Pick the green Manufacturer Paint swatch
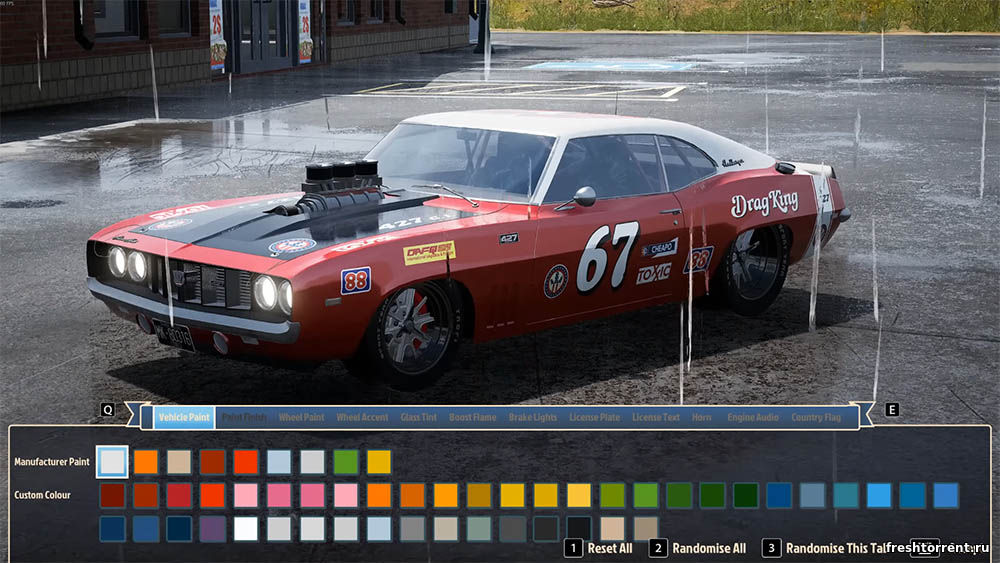Viewport: 1000px width, 563px height. (x=346, y=462)
